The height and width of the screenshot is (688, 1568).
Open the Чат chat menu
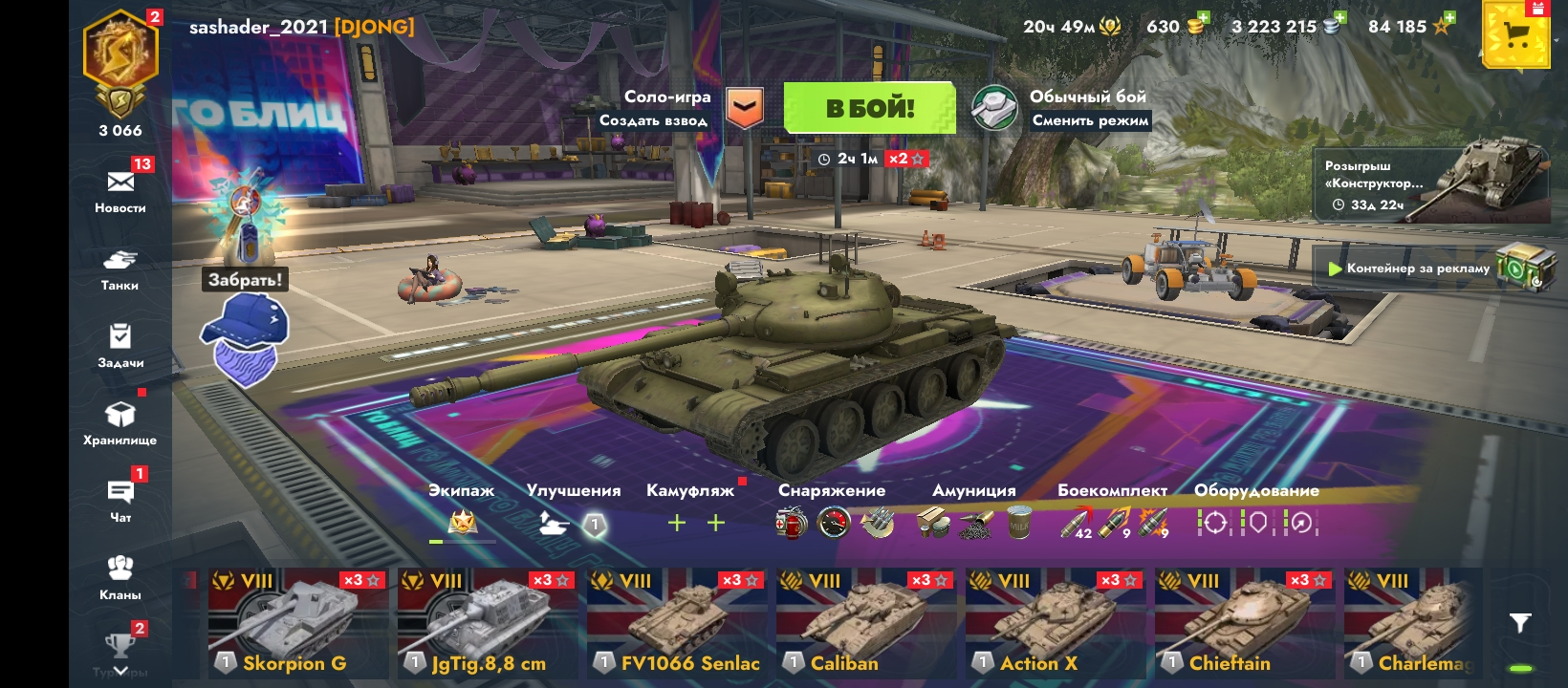pyautogui.click(x=120, y=500)
